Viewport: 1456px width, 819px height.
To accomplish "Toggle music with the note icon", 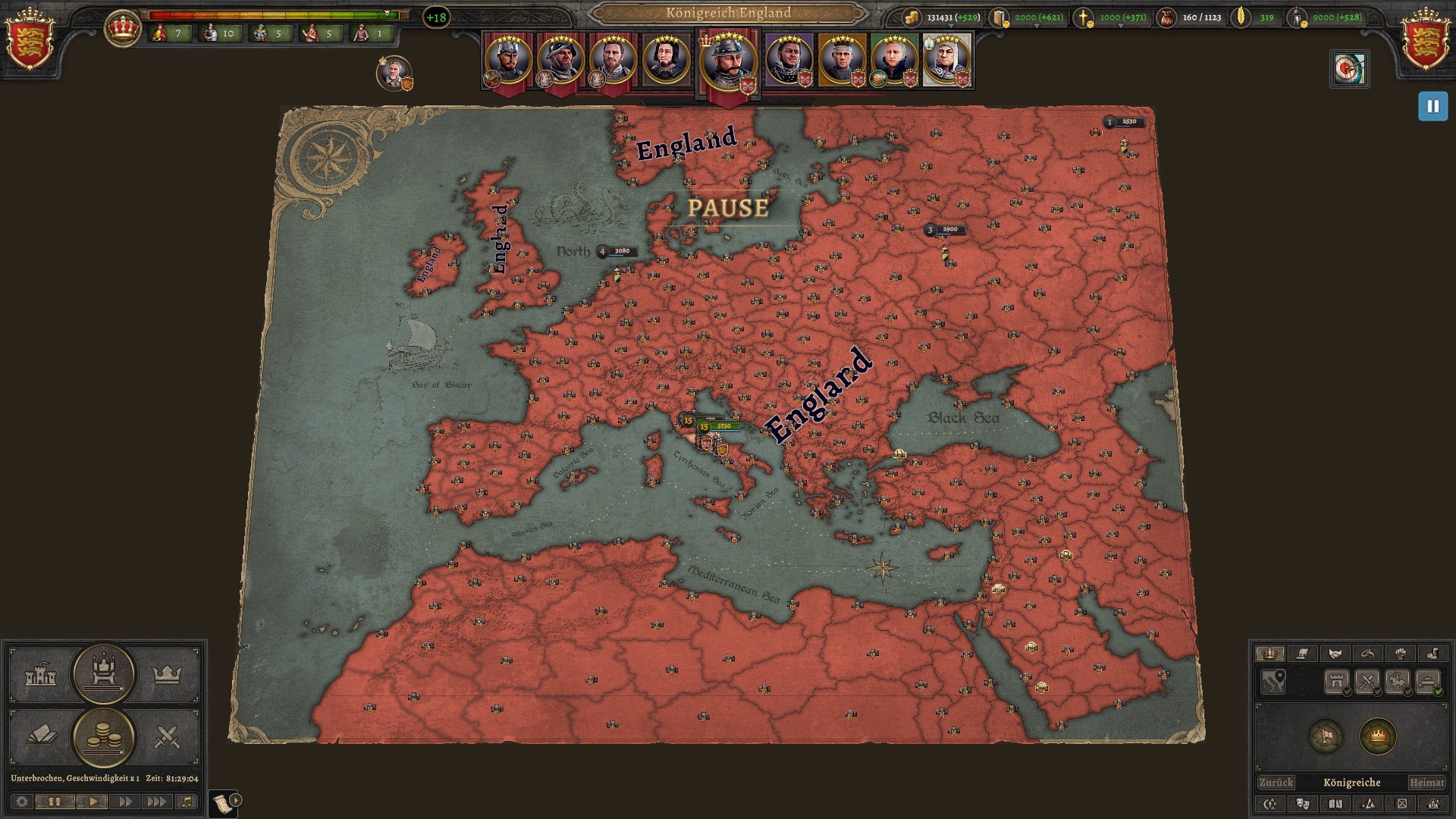I will click(x=187, y=802).
